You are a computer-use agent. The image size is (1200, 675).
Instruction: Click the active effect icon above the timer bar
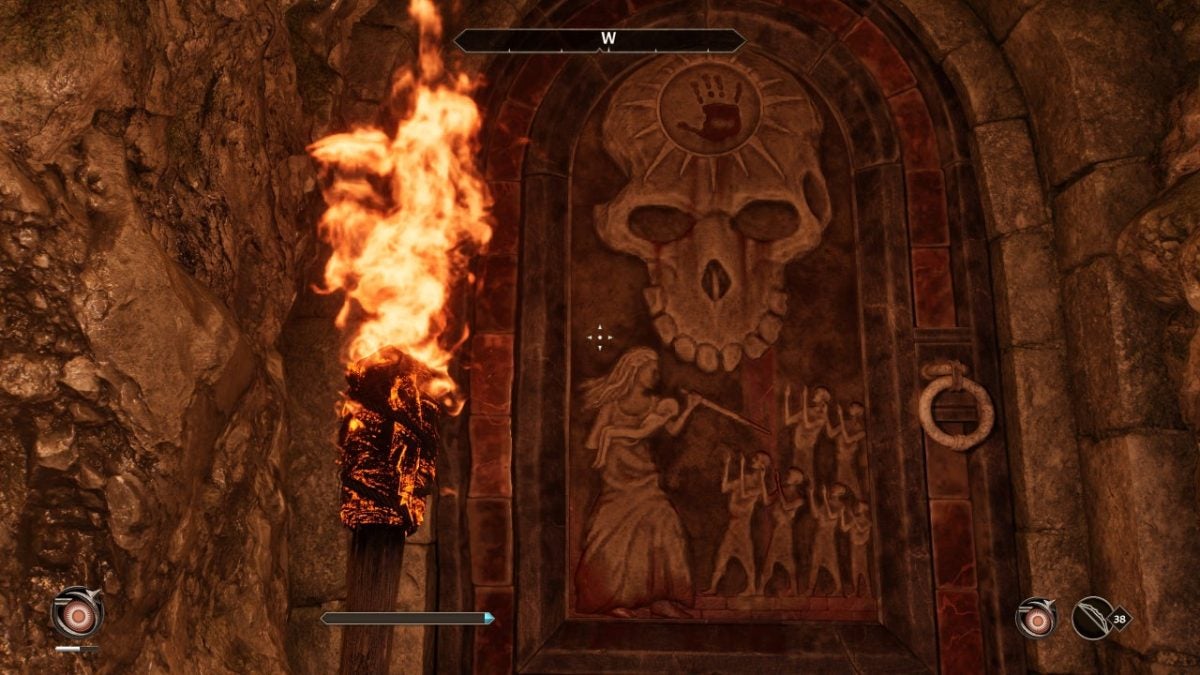77,611
